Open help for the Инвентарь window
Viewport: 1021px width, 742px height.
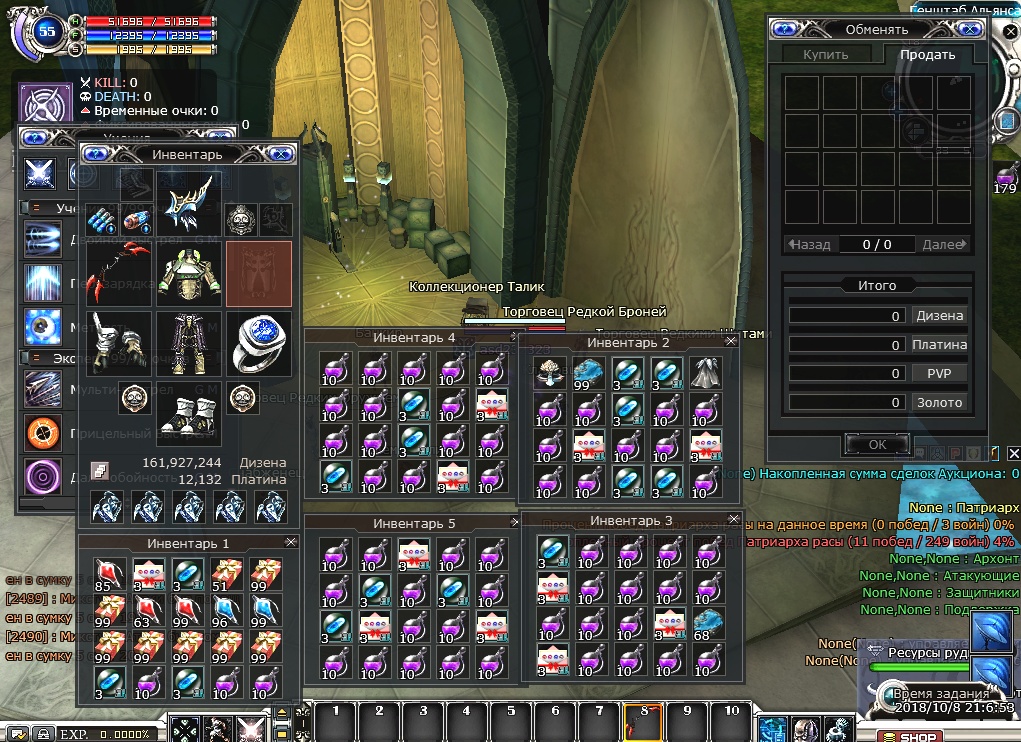[96, 154]
